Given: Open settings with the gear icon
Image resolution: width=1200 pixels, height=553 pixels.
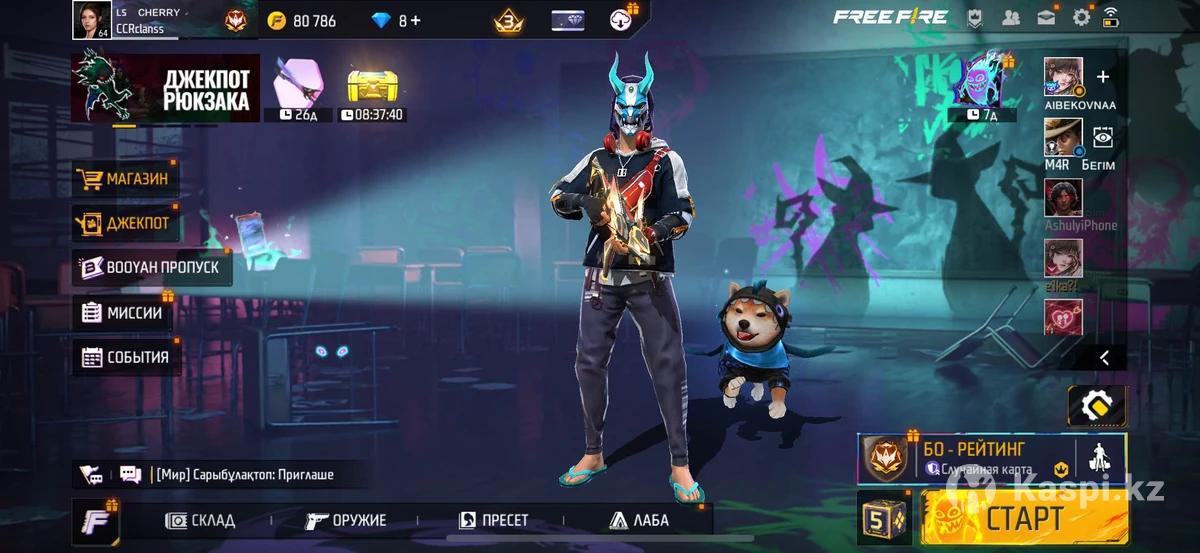Looking at the screenshot, I should coord(1081,17).
